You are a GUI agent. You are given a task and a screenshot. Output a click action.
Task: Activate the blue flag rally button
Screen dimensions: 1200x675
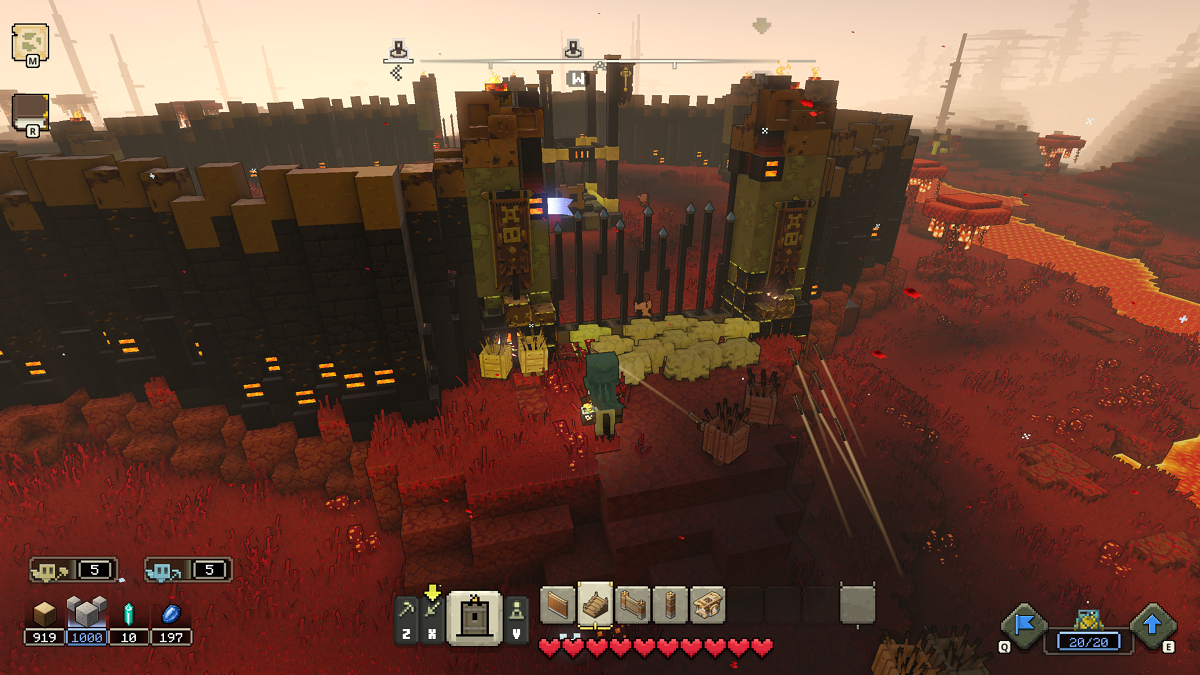pos(1026,624)
